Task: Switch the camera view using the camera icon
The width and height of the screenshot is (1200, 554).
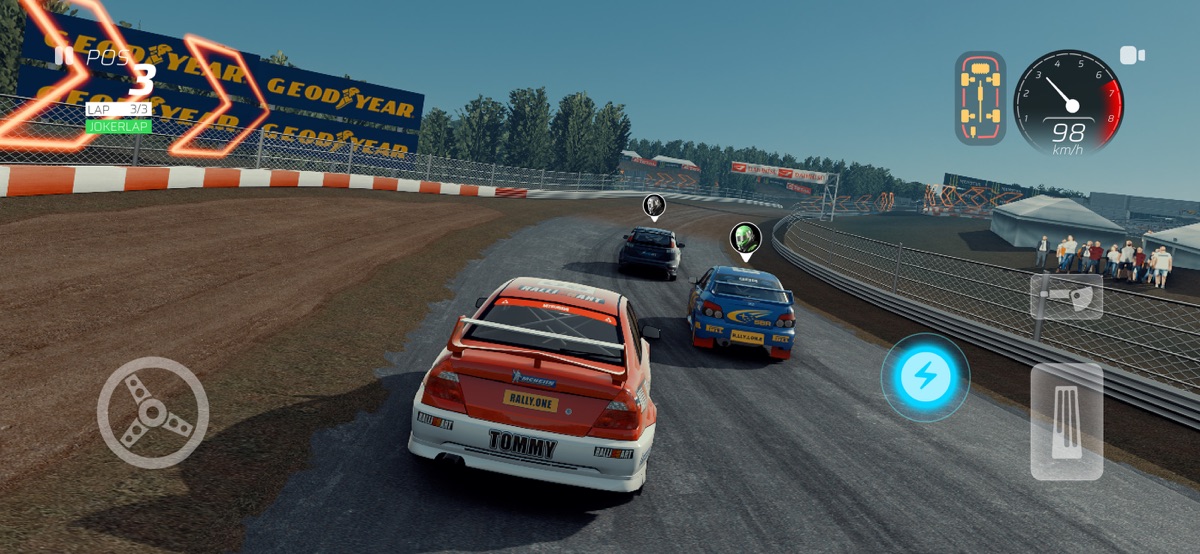Action: tap(1132, 55)
